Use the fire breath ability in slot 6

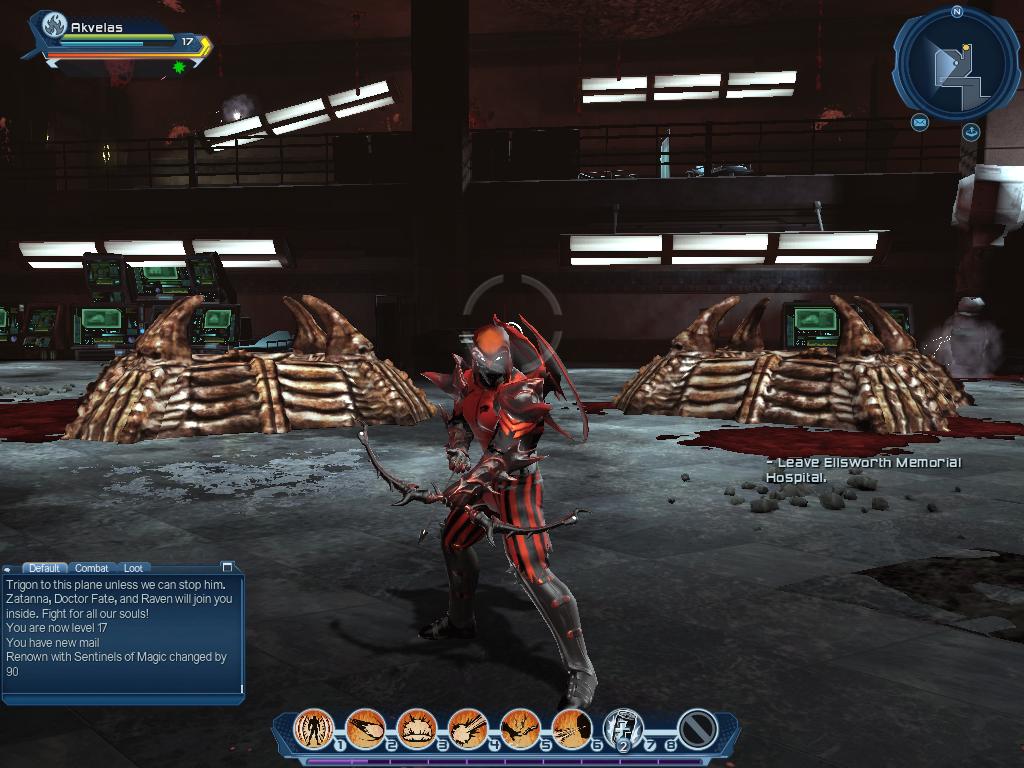click(x=571, y=728)
